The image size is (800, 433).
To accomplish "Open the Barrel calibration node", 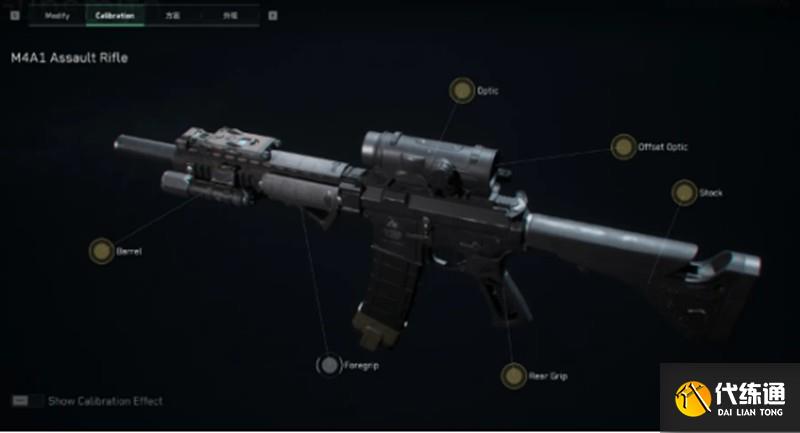I will tap(101, 251).
